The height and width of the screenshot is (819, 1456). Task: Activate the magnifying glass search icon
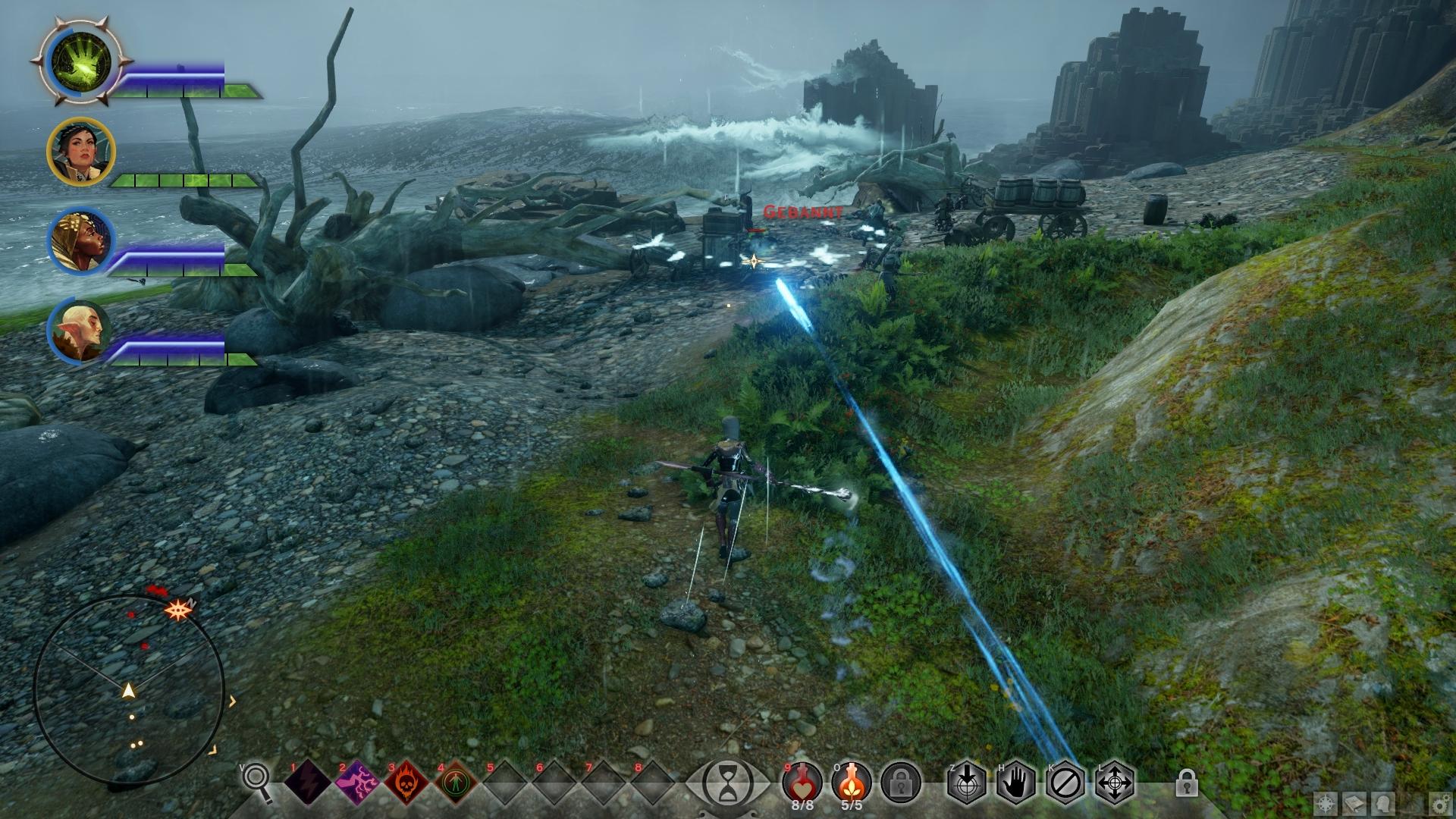[x=256, y=781]
